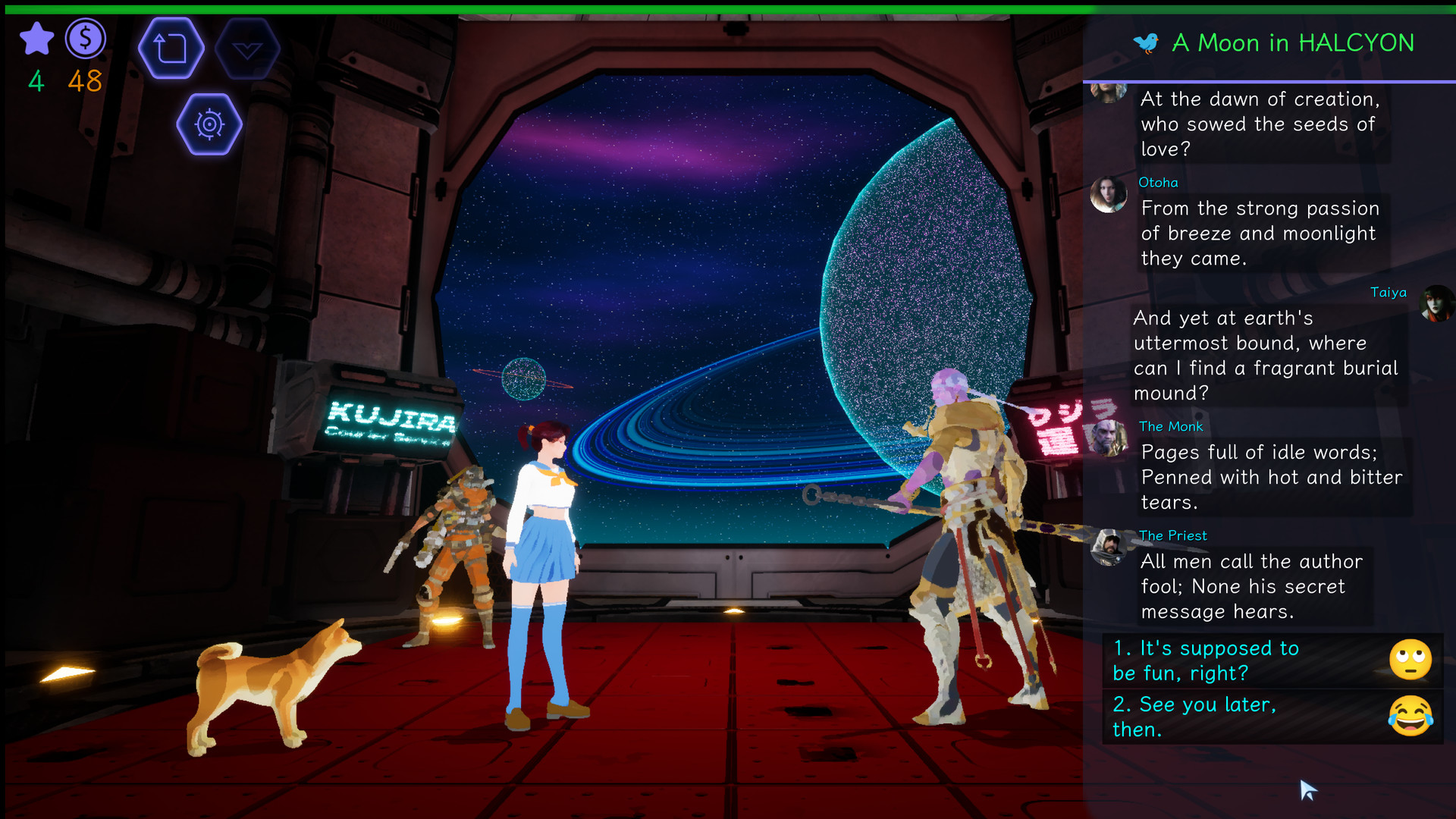Expand the dimmed chevron-down hexagon
Viewport: 1456px width, 819px height.
point(249,47)
